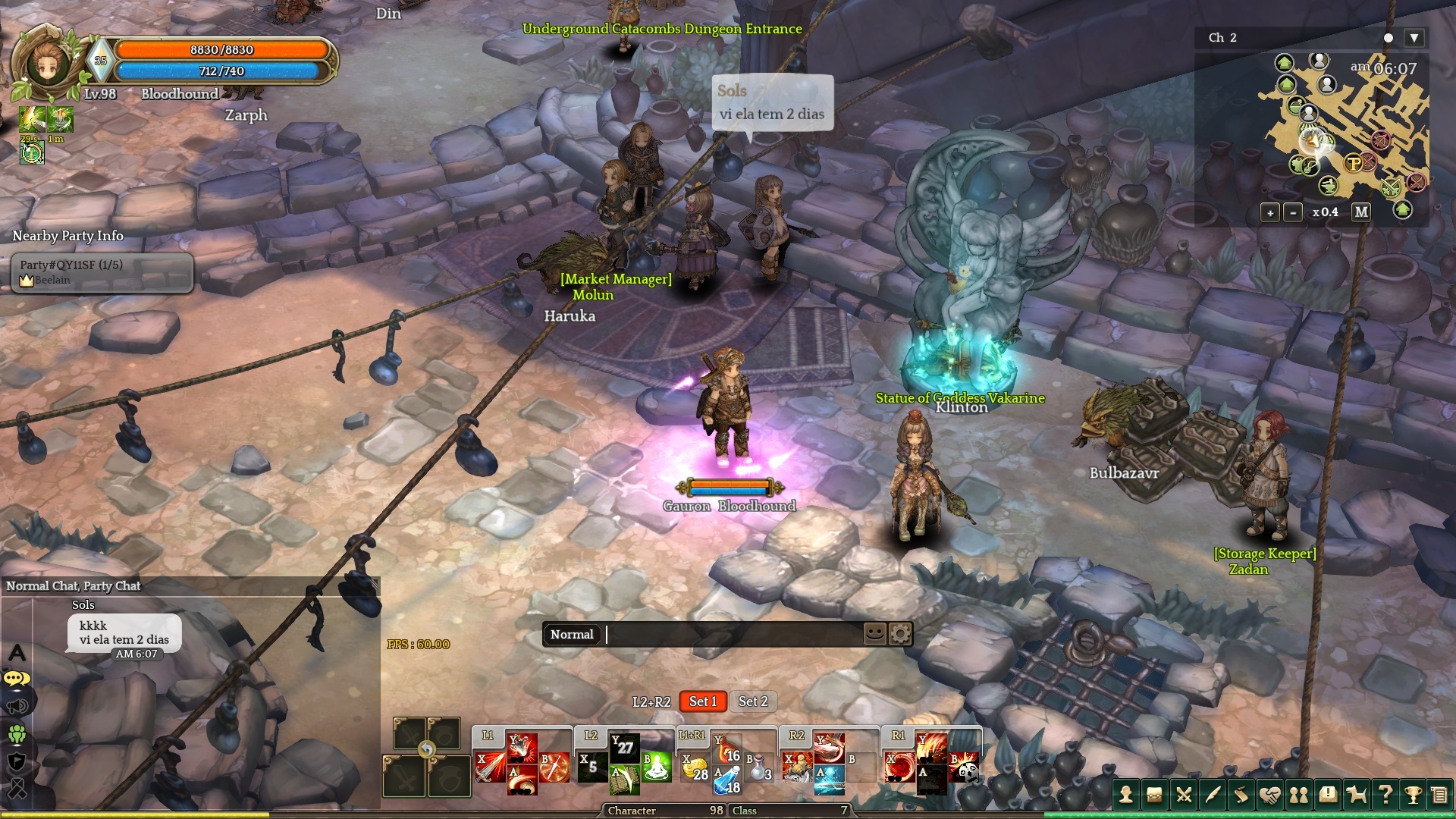Open the channel dropdown arrow
The width and height of the screenshot is (1456, 819).
point(1414,38)
